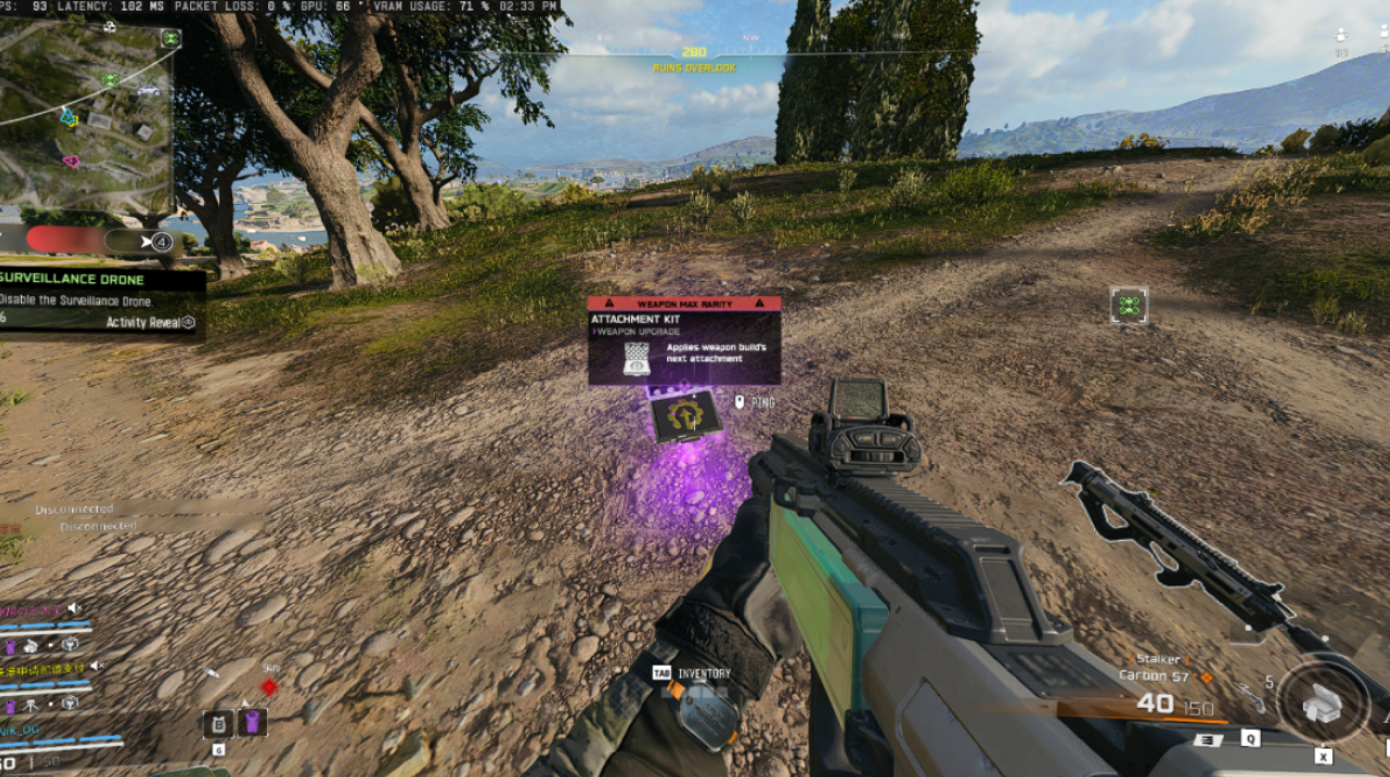Select the purple armor plate icon
Screen dimensions: 1390x777
coord(252,722)
